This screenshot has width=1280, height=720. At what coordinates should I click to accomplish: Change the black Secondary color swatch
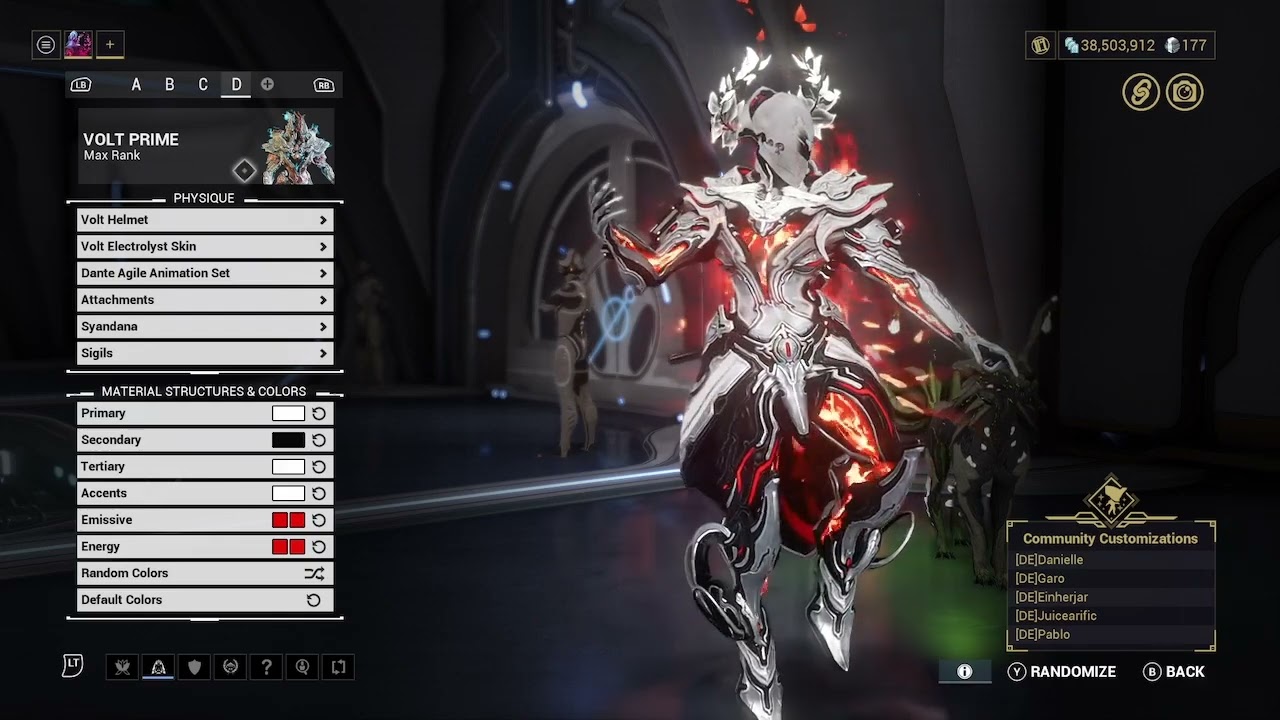(x=288, y=440)
